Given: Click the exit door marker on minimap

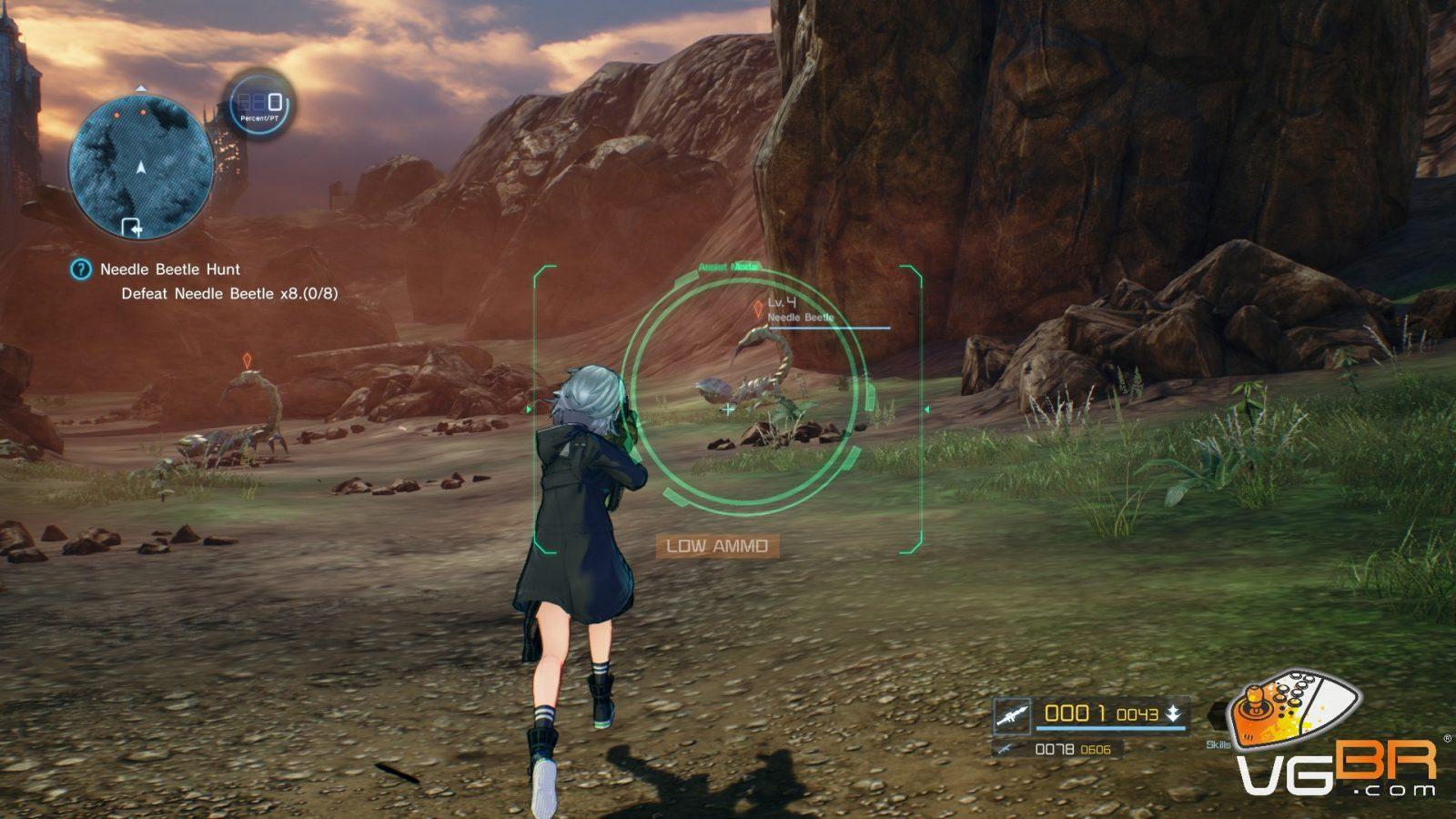Looking at the screenshot, I should pyautogui.click(x=132, y=227).
